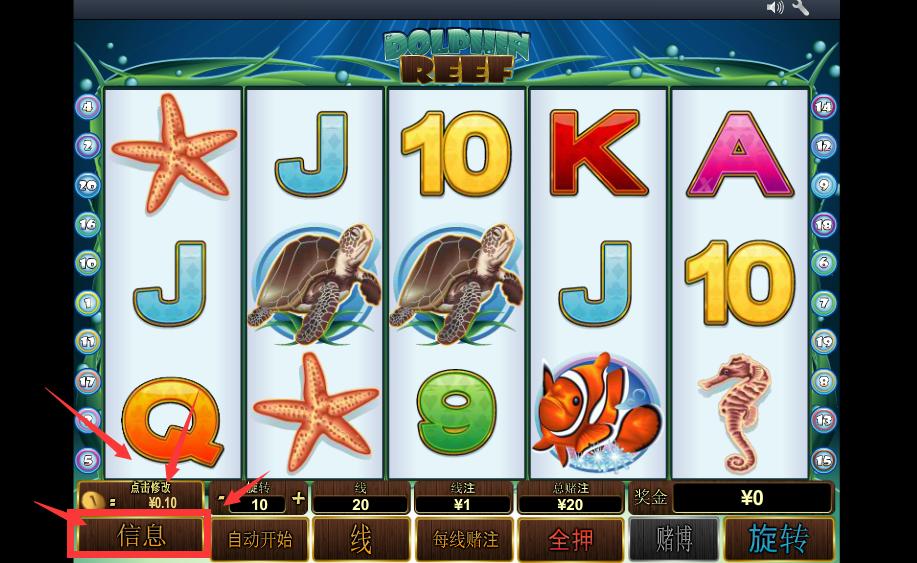
Task: Click the 赌博 gamble button
Action: click(x=673, y=539)
